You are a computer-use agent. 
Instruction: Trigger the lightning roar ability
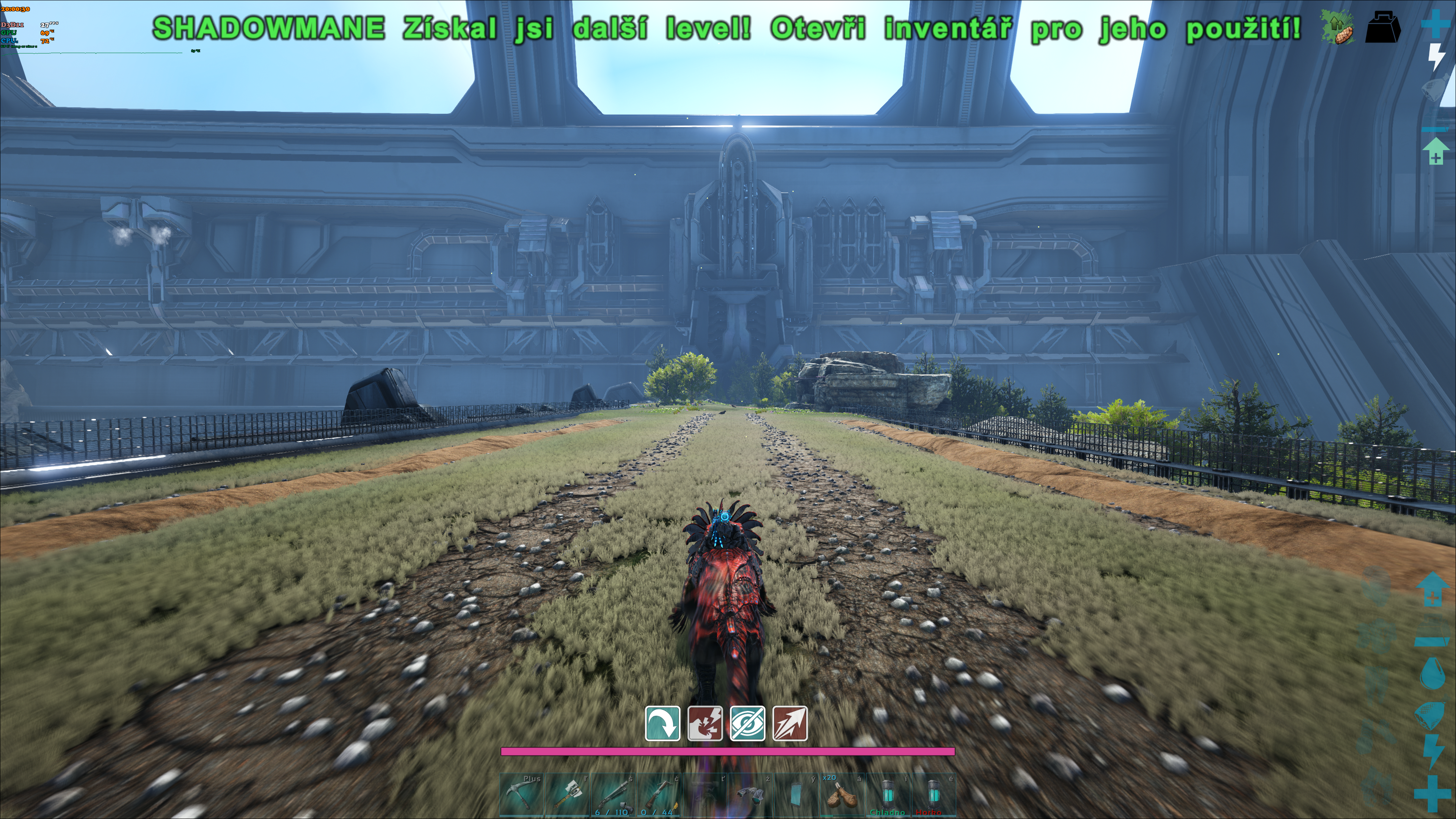tap(705, 723)
